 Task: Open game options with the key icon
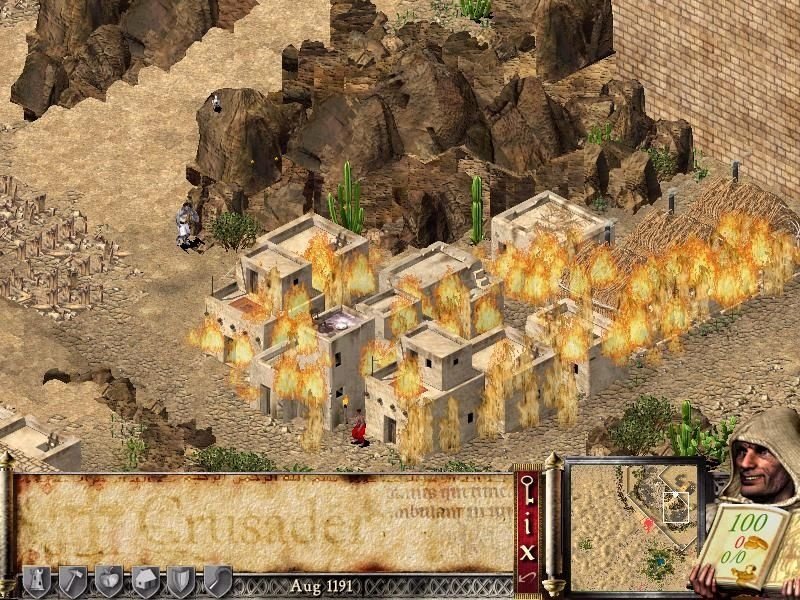point(527,493)
